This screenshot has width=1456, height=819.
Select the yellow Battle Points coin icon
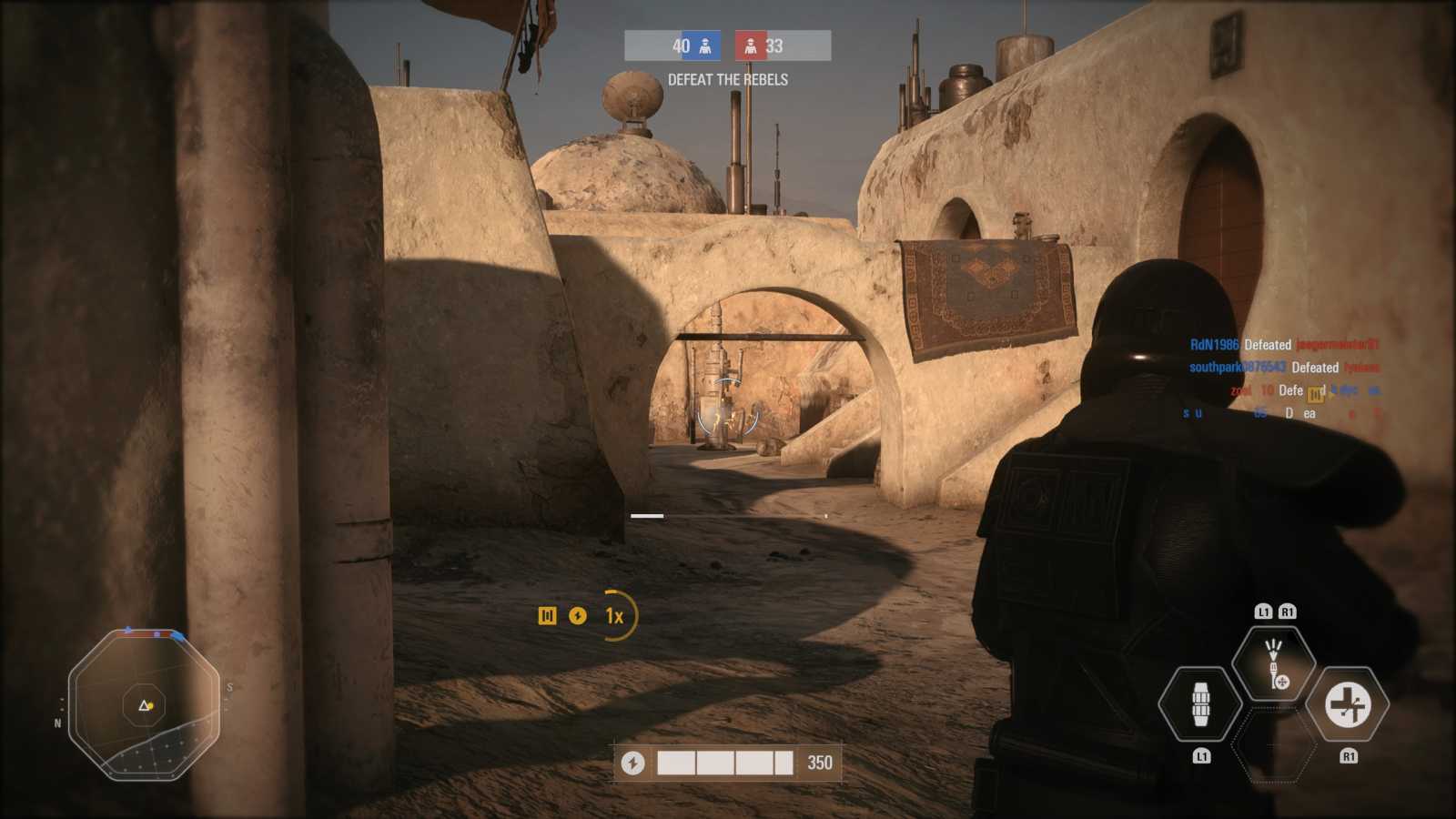[x=579, y=616]
